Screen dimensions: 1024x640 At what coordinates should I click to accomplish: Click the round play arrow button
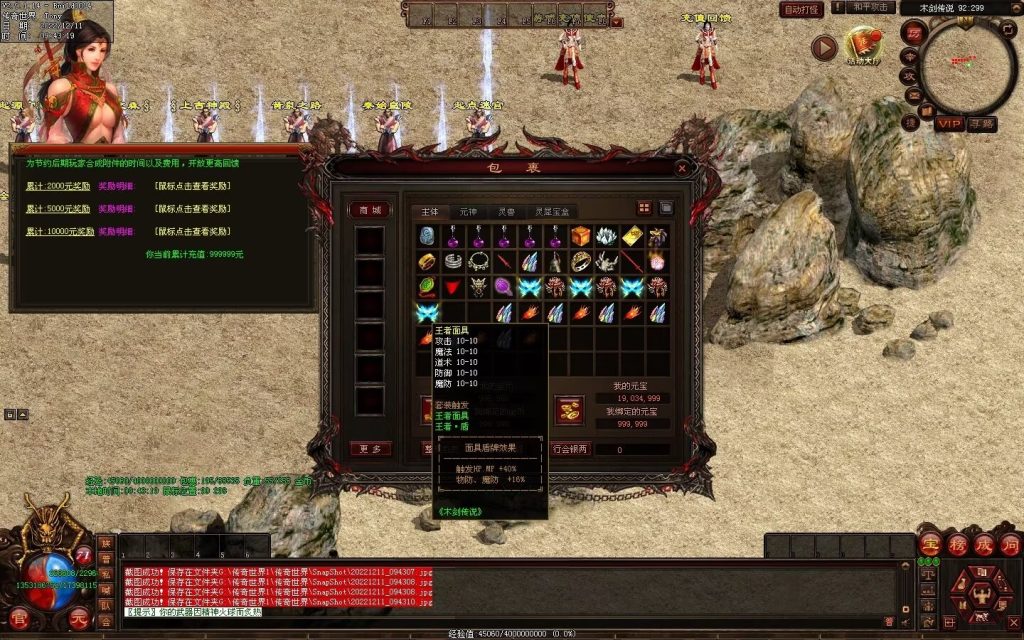pos(824,47)
